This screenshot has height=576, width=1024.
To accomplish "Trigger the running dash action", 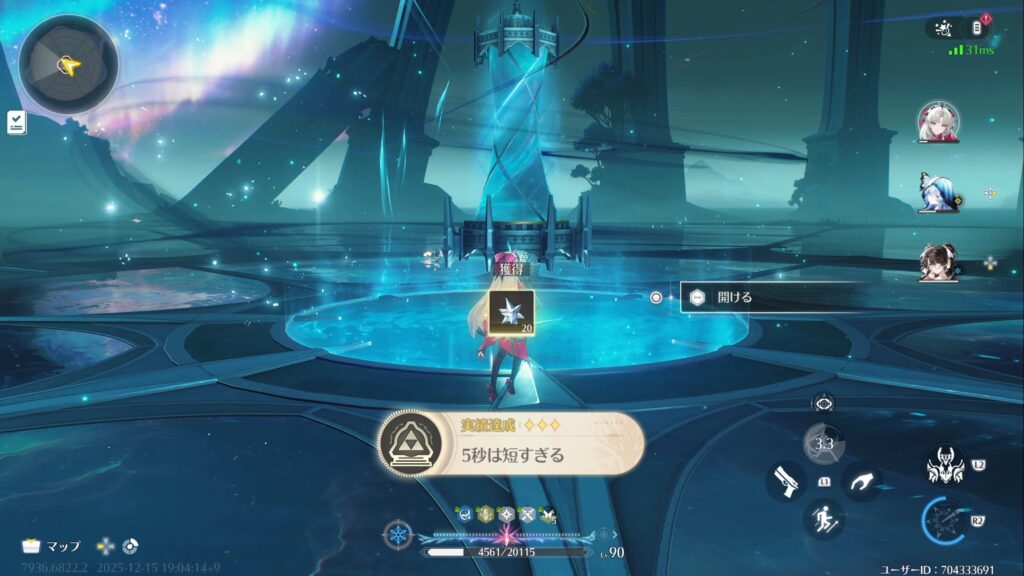I will point(823,518).
